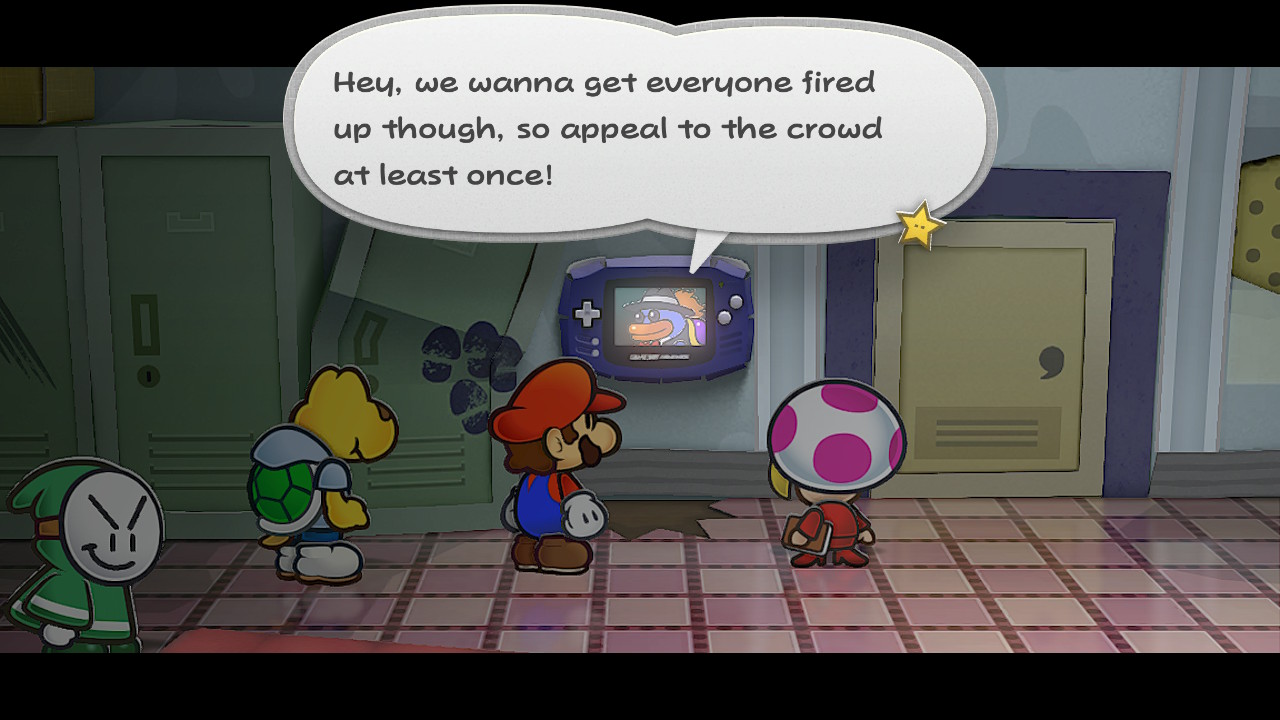Advance dialogue with the yellow star icon
Screen dimensions: 1280x720
919,226
